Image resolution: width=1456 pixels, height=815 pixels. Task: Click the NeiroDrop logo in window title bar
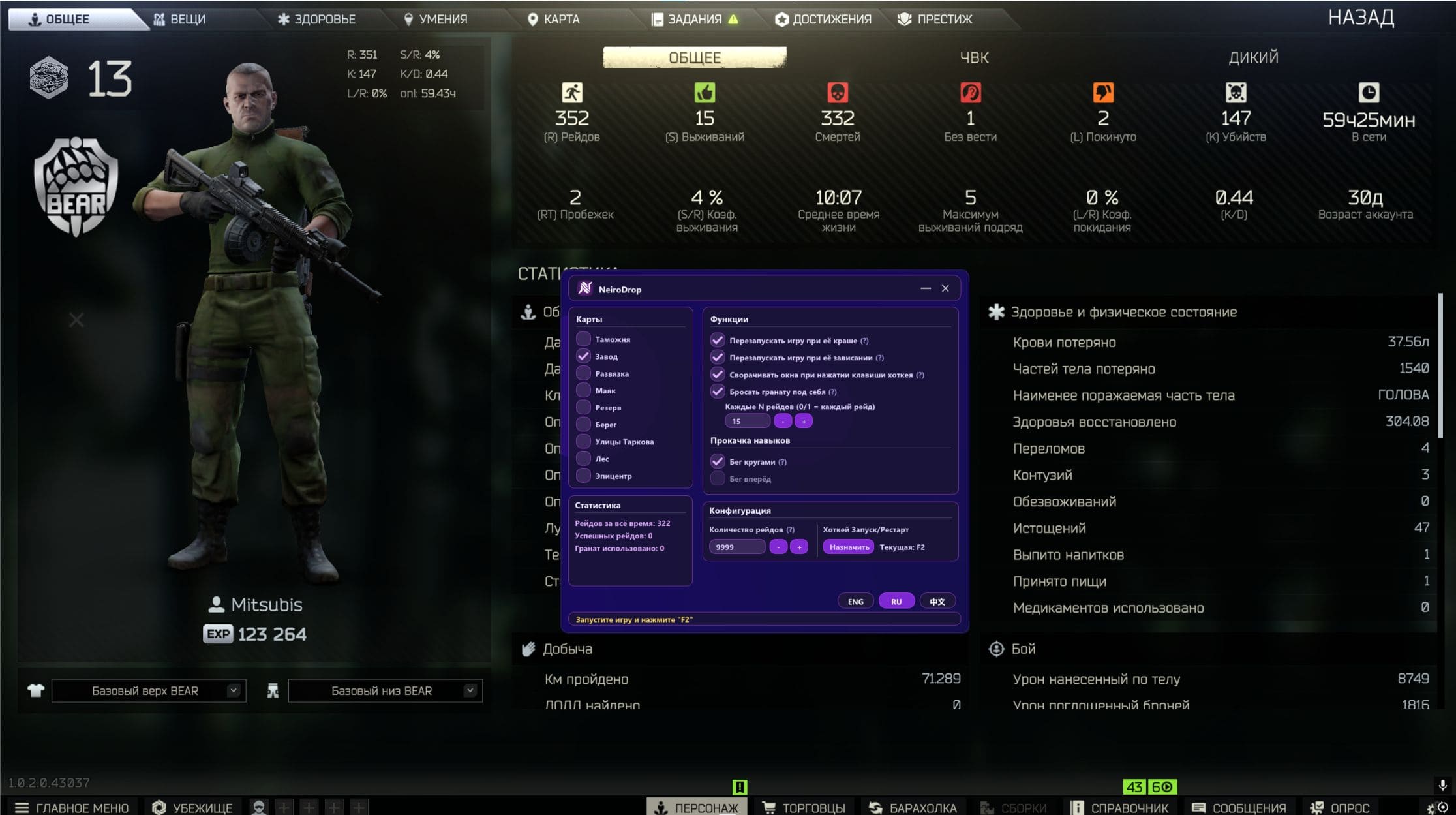point(585,288)
